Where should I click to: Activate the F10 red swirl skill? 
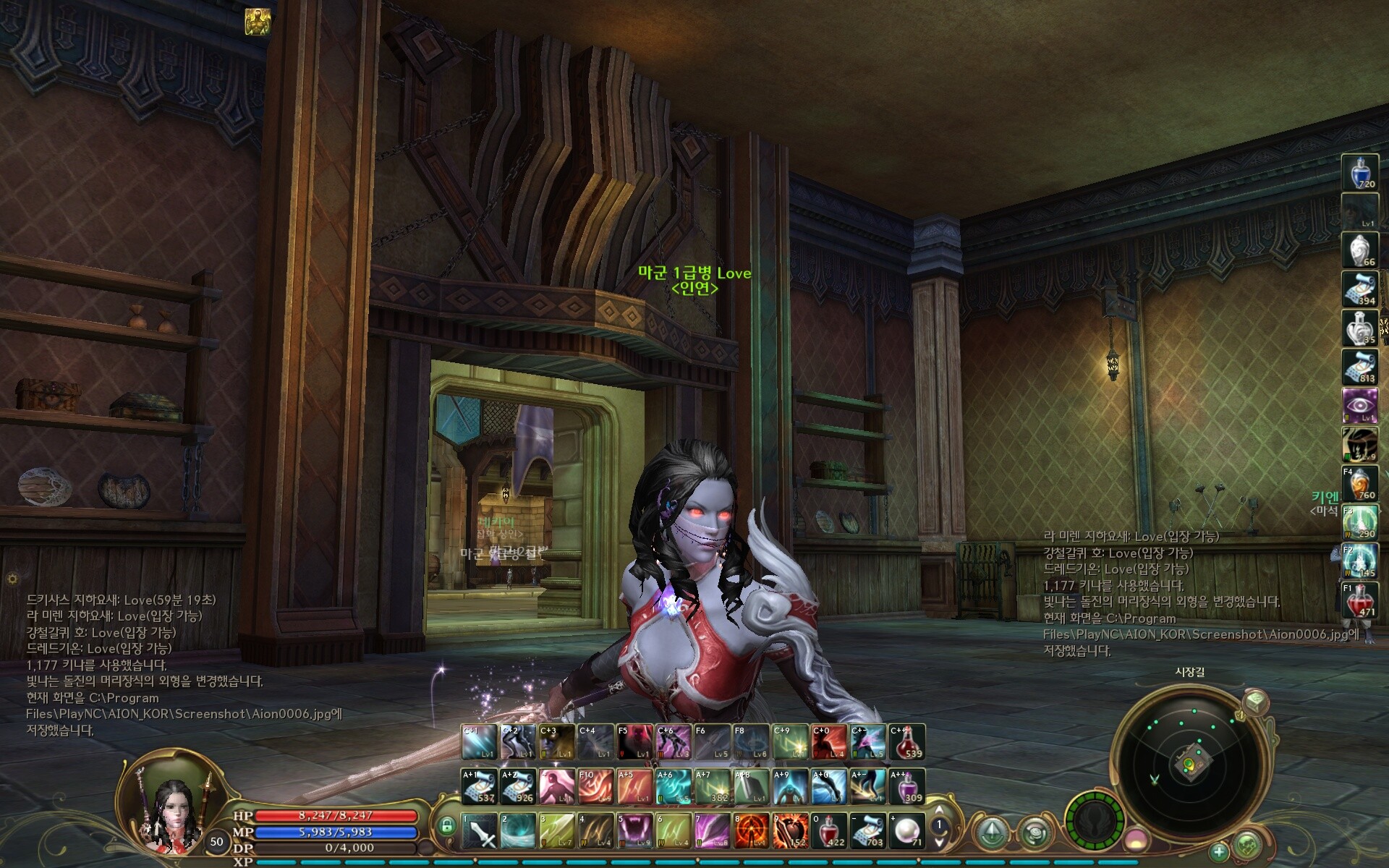pos(595,786)
